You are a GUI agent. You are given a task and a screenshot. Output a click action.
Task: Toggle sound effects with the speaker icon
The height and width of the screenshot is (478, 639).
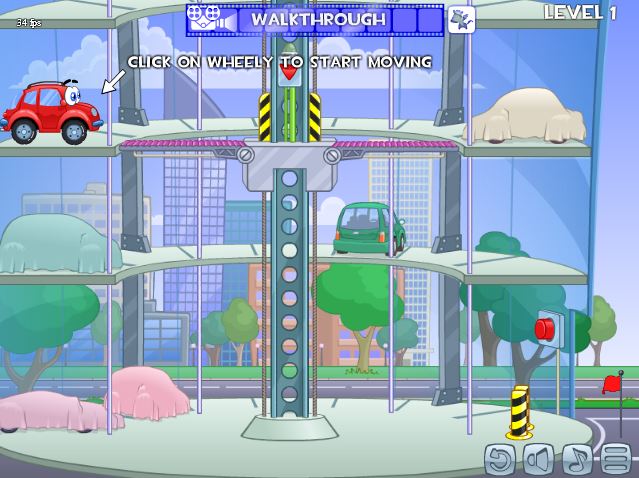coord(538,458)
